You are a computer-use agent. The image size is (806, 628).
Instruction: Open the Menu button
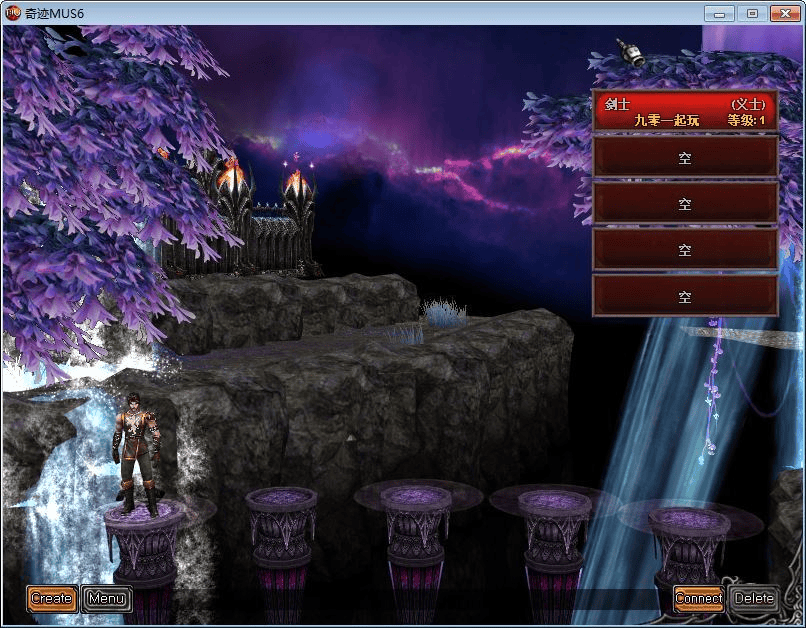106,598
